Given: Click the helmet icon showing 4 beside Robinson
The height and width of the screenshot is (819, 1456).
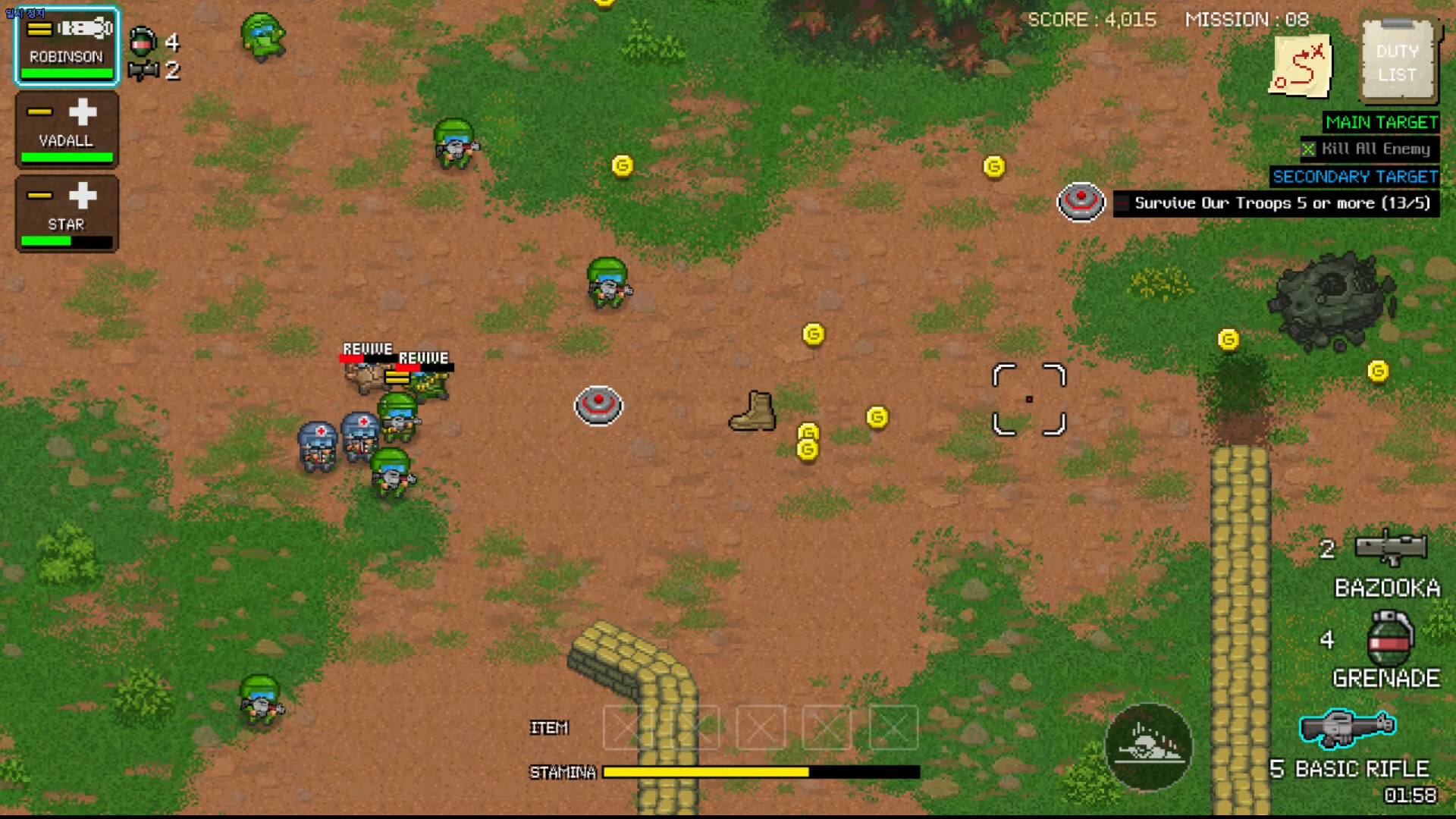Looking at the screenshot, I should pyautogui.click(x=143, y=42).
